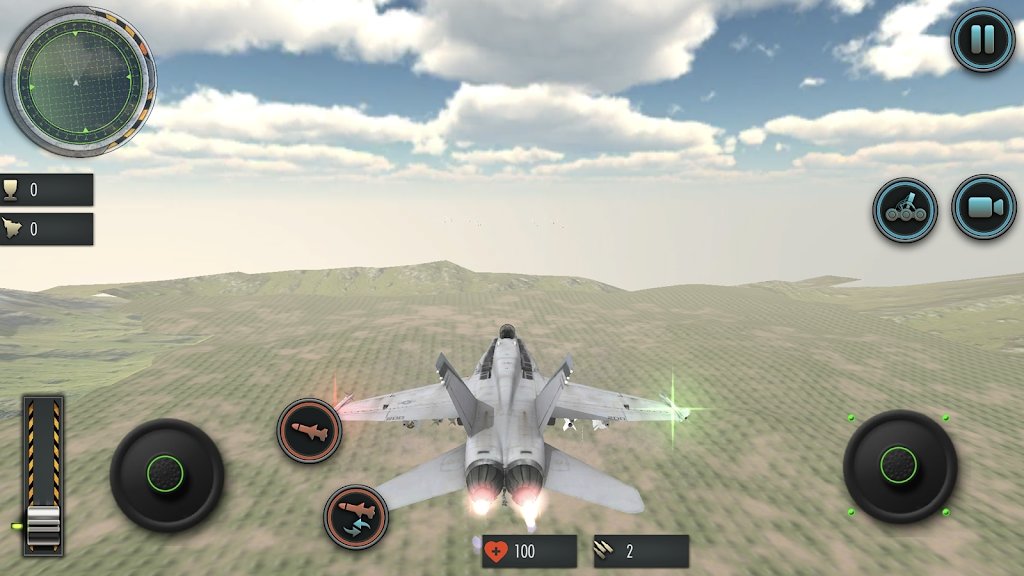1024x576 pixels.
Task: Tap the left virtual joystick
Action: (166, 474)
